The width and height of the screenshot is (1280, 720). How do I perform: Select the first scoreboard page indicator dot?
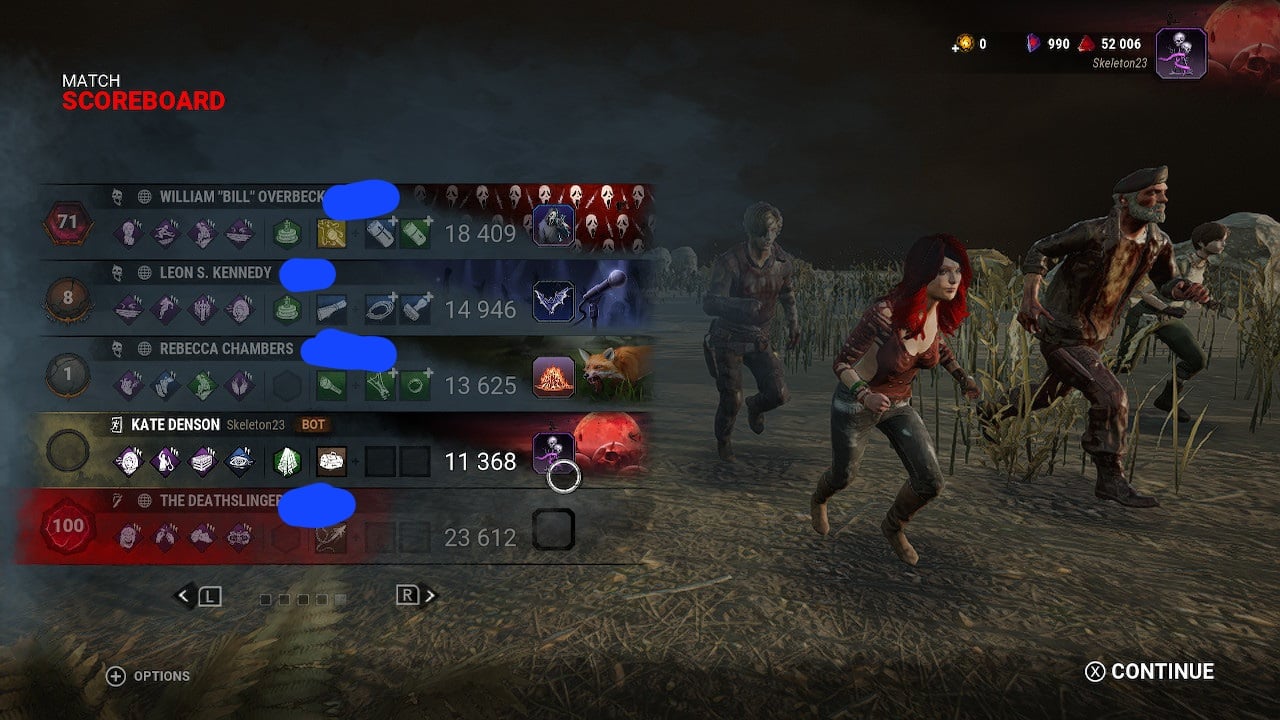265,599
